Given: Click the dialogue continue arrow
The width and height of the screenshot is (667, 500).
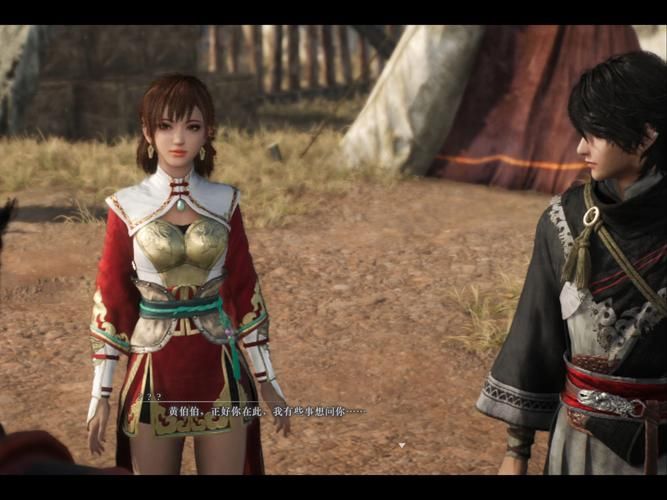Looking at the screenshot, I should (402, 444).
